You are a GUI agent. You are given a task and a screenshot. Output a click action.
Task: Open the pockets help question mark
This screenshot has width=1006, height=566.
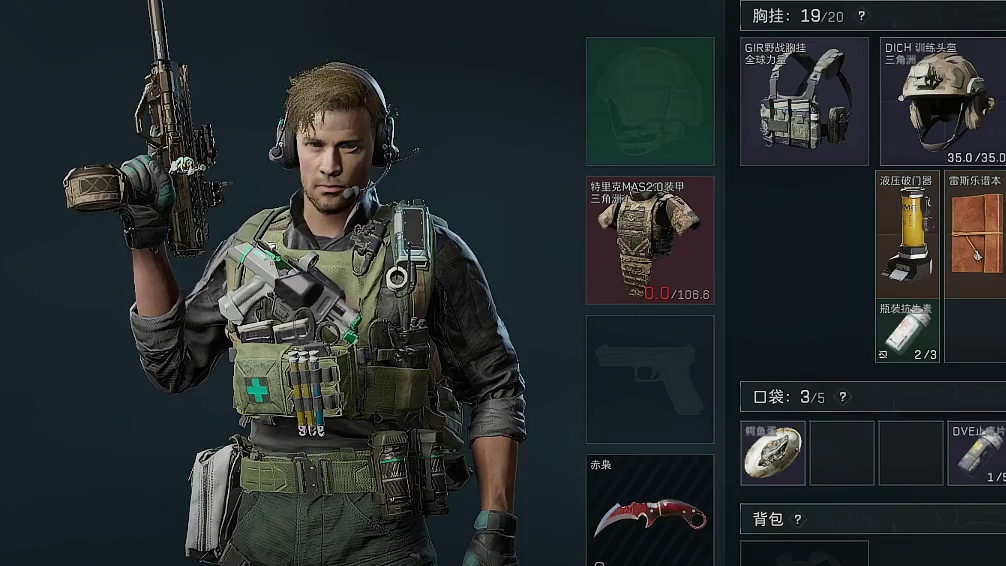coord(843,397)
